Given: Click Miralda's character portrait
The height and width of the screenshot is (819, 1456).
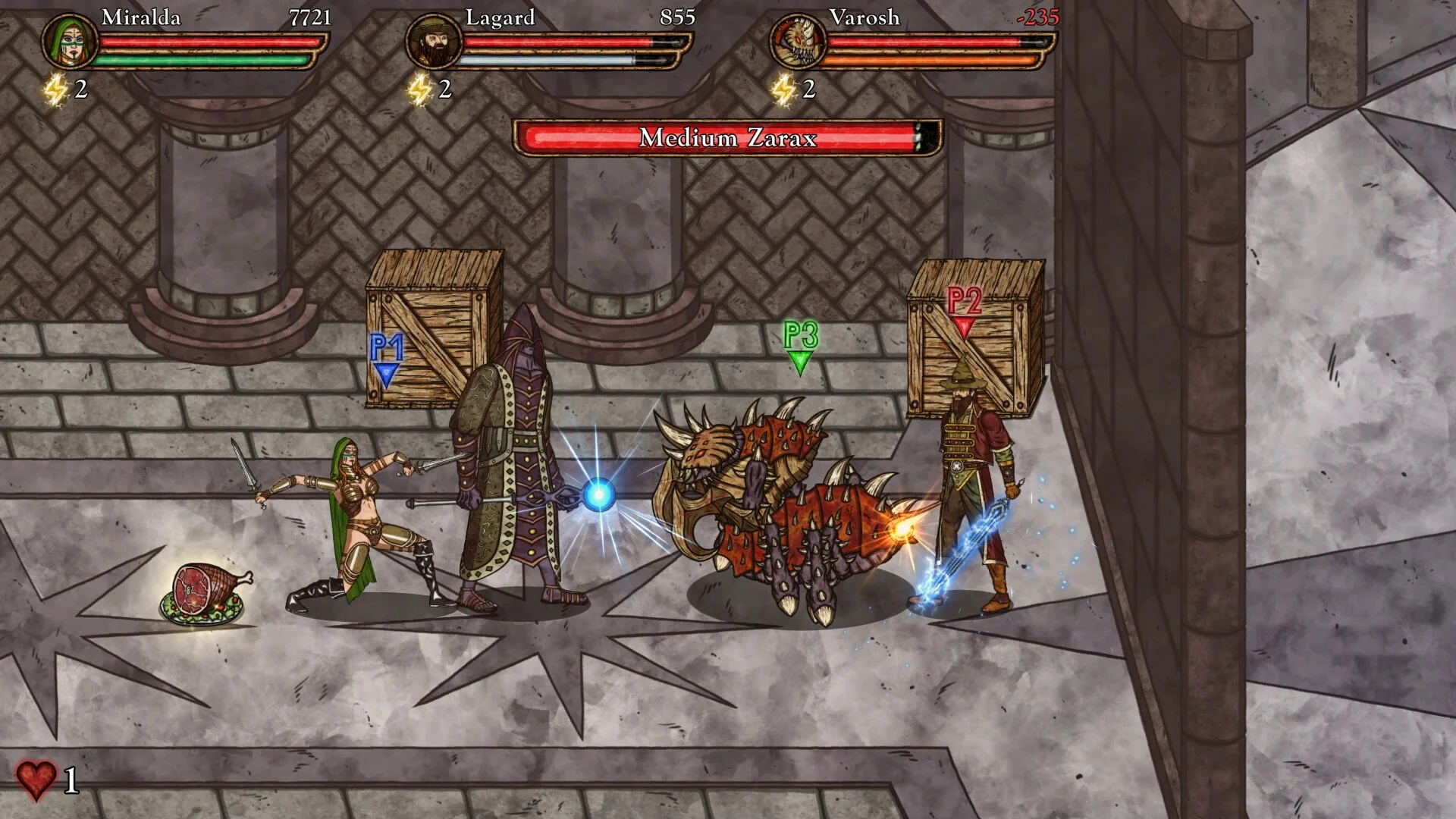Looking at the screenshot, I should pos(69,41).
